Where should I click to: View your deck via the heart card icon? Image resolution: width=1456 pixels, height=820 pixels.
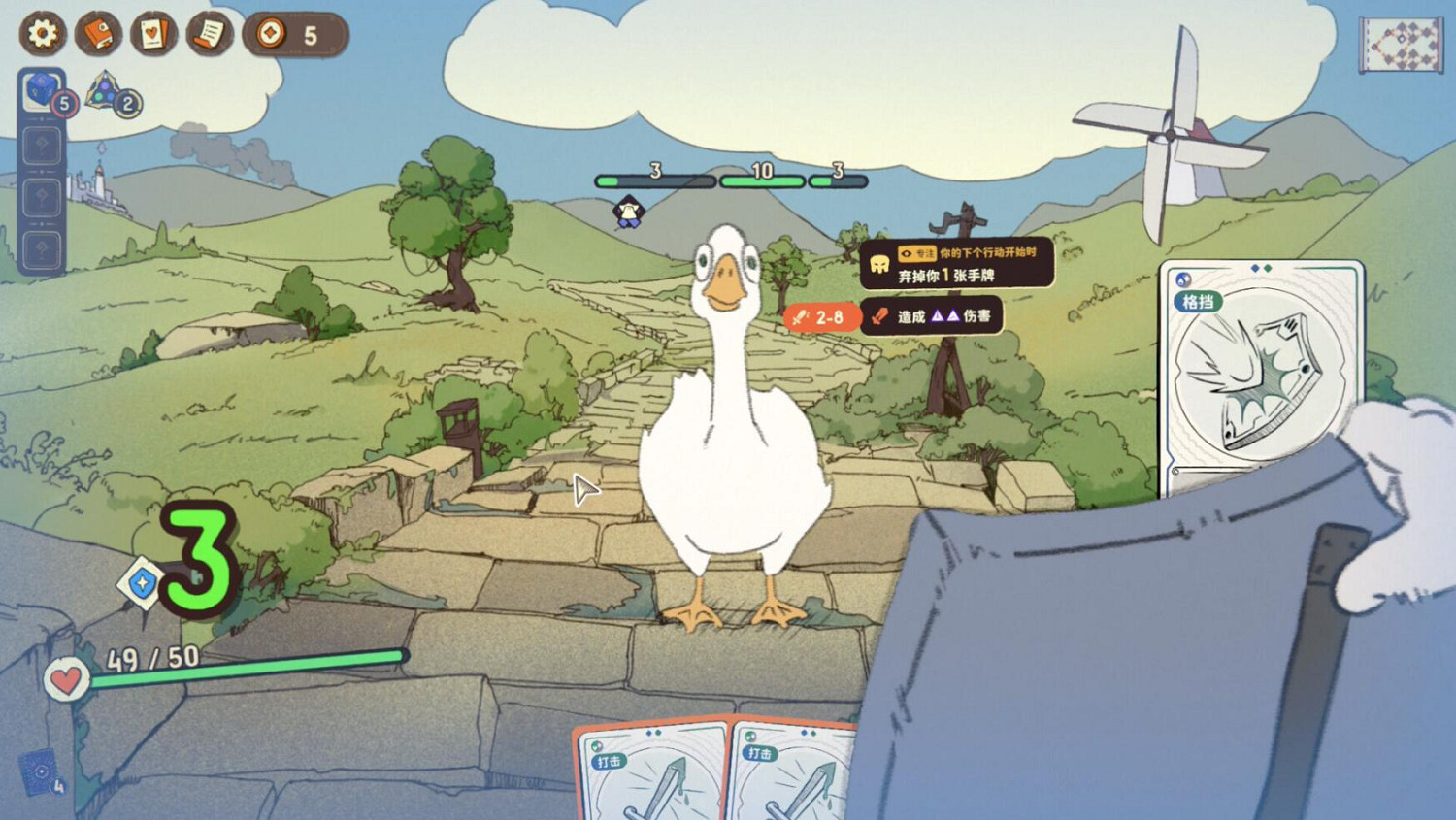153,34
